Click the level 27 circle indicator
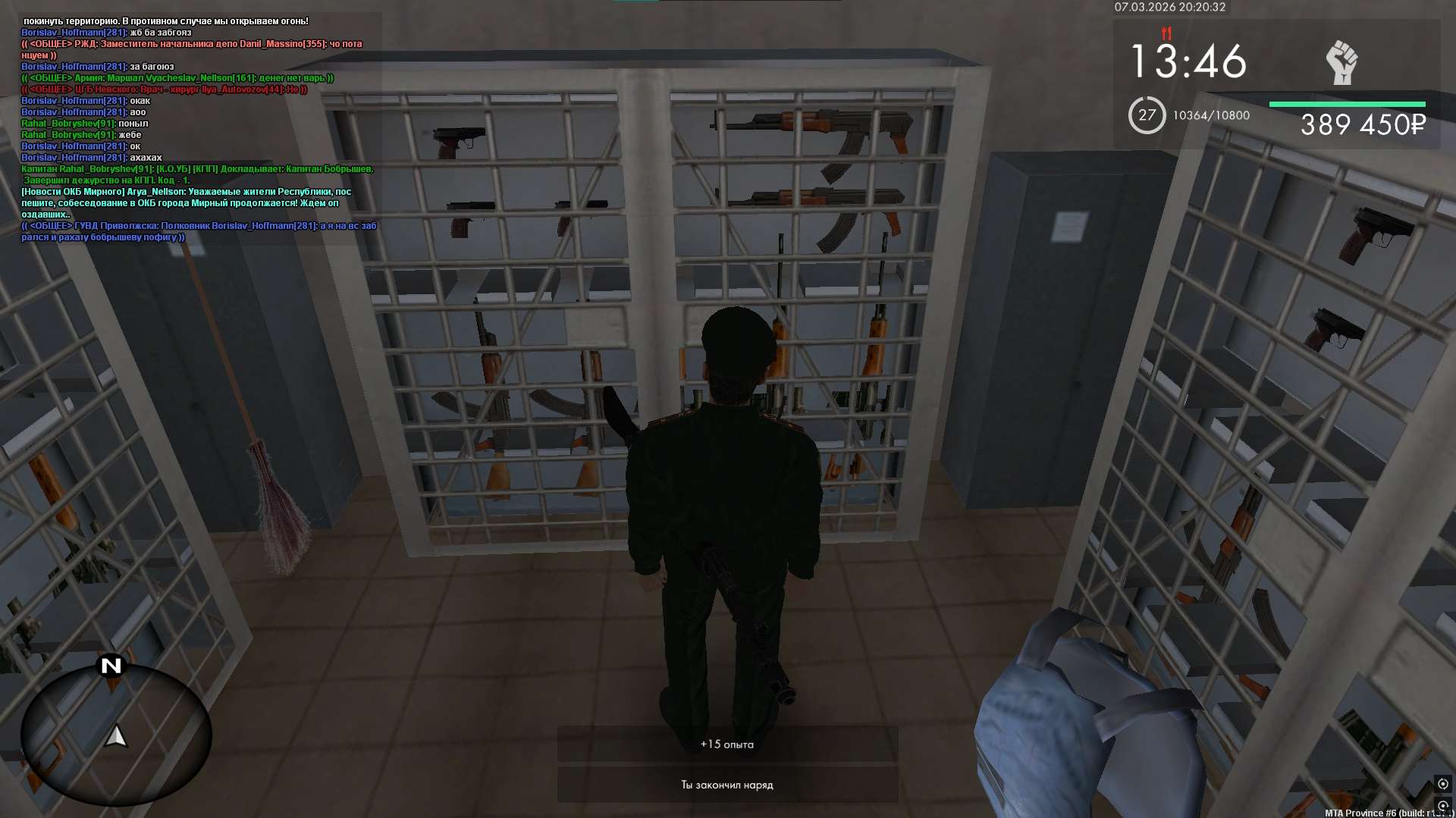 tap(1146, 115)
